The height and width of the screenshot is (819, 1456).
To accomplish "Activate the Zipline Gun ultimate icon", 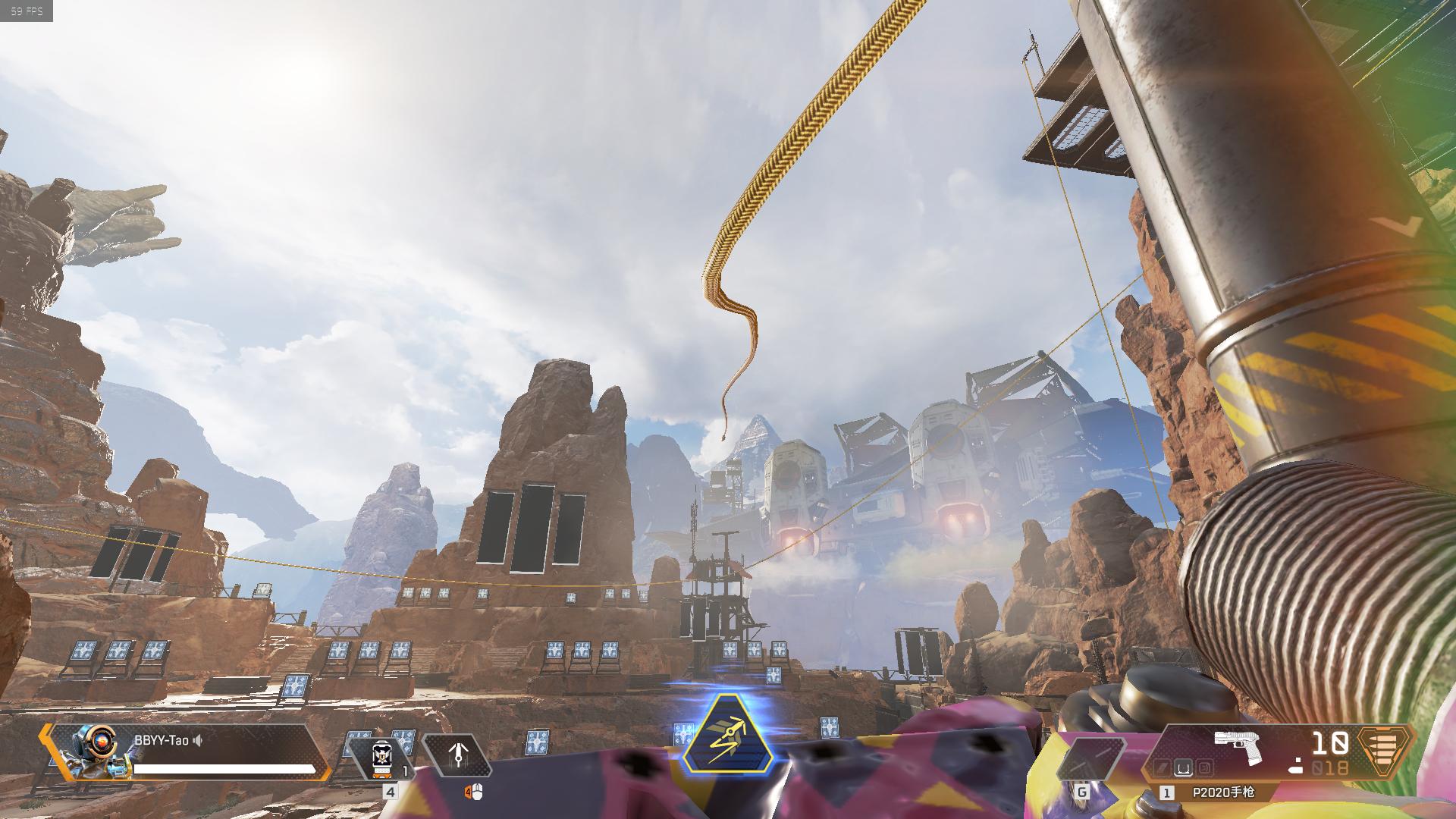I will 728,734.
